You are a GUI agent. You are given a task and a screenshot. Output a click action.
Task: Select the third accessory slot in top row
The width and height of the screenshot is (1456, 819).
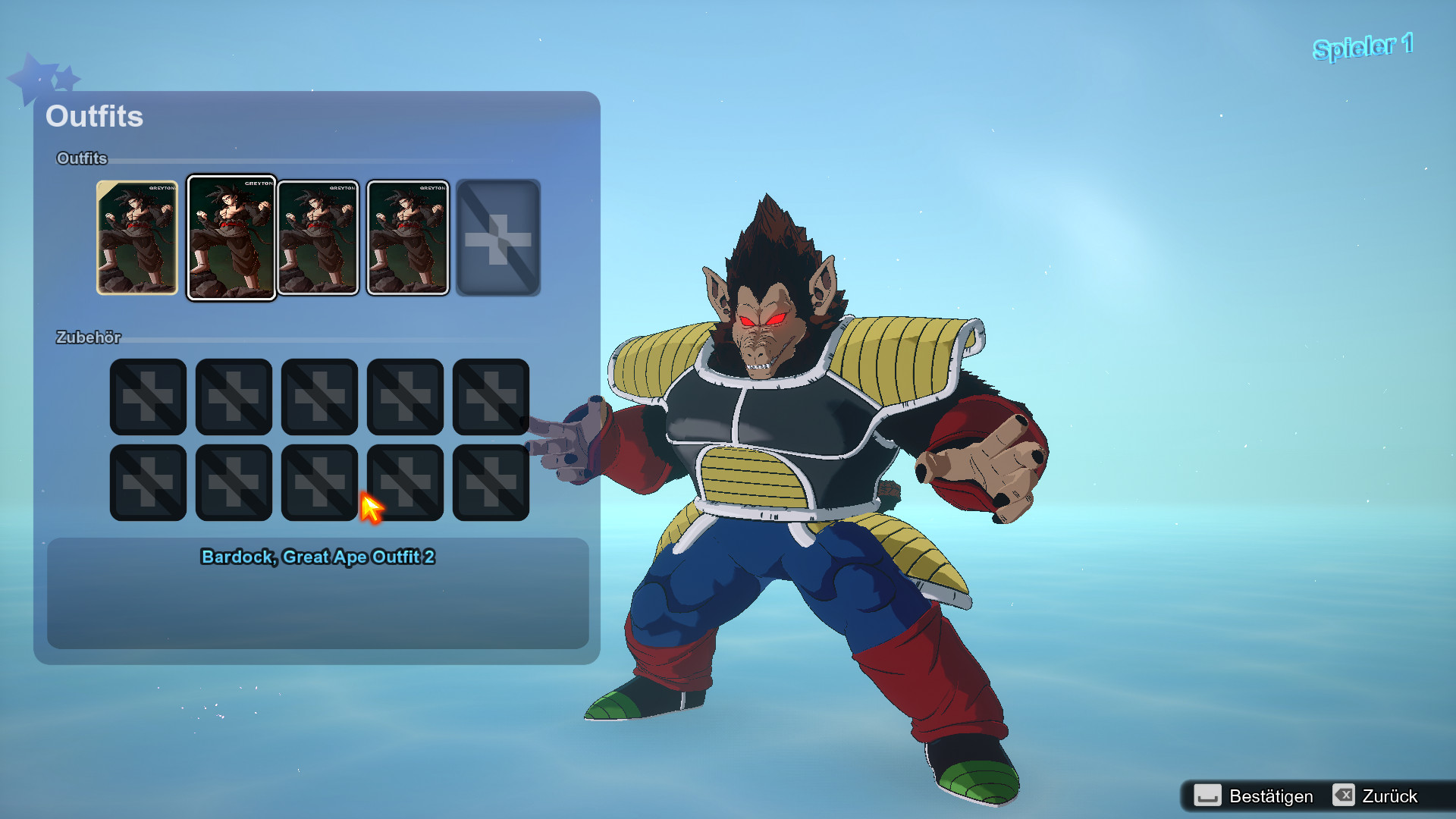tap(319, 396)
